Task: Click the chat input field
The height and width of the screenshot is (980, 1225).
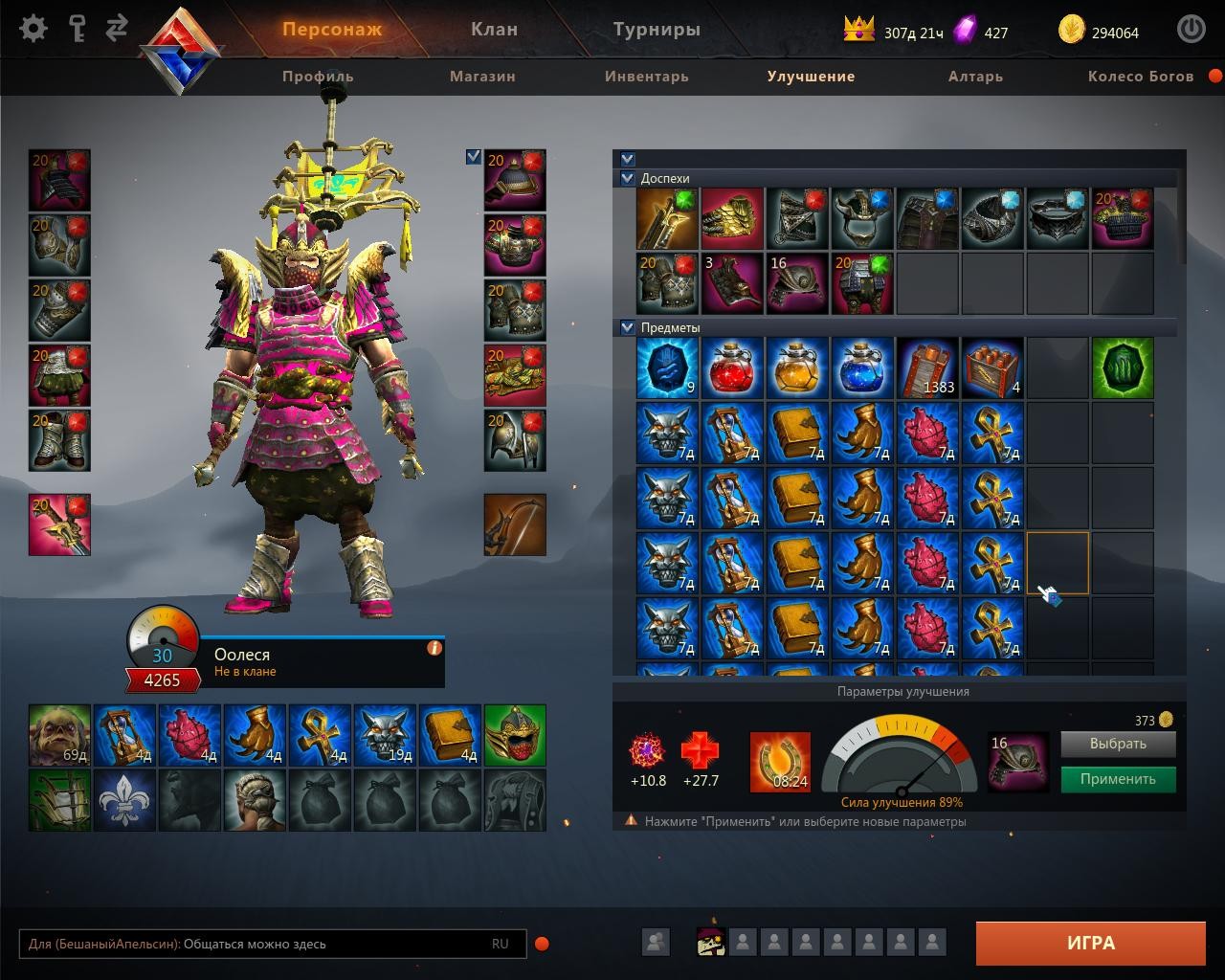Action: [258, 944]
